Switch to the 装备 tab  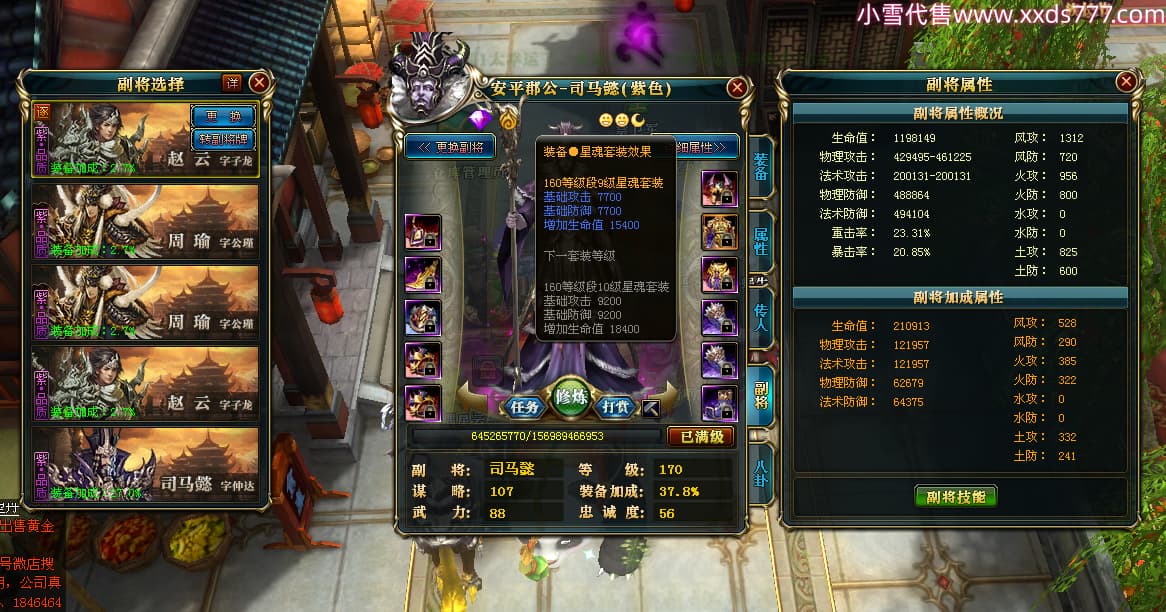[x=761, y=168]
